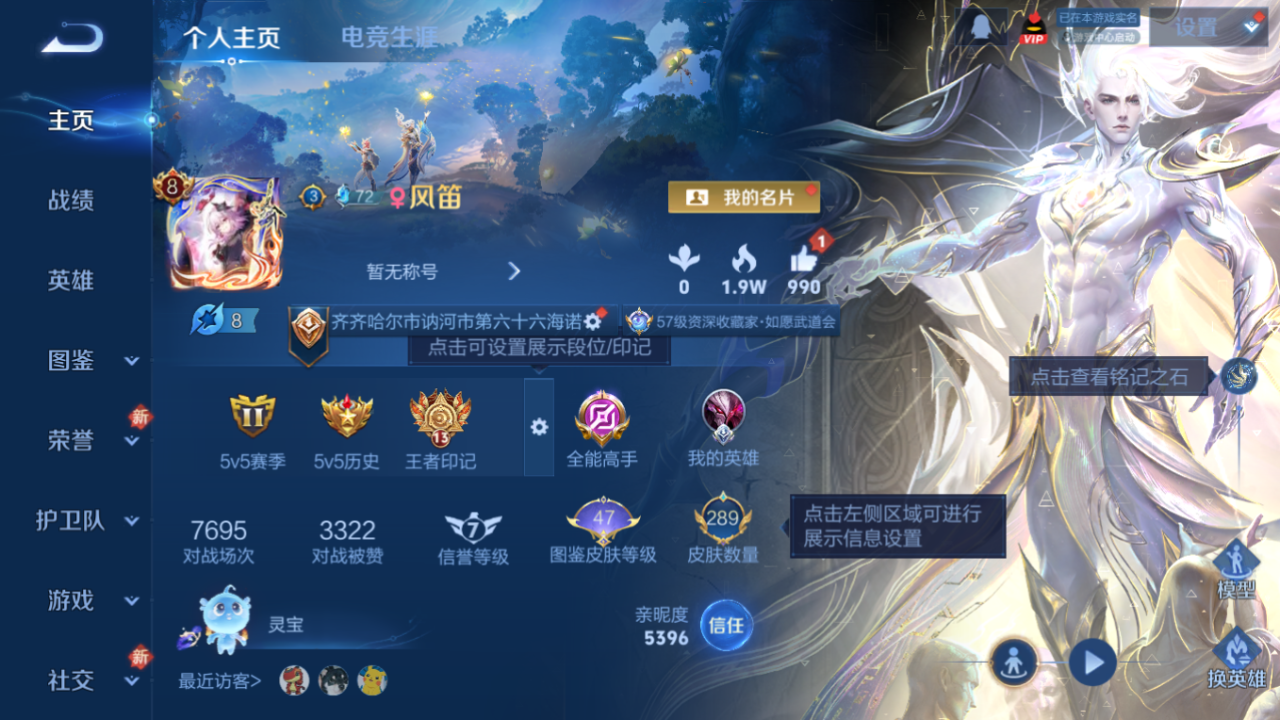Open the 暂无称号 title selector arrow
The image size is (1280, 720).
coord(513,271)
